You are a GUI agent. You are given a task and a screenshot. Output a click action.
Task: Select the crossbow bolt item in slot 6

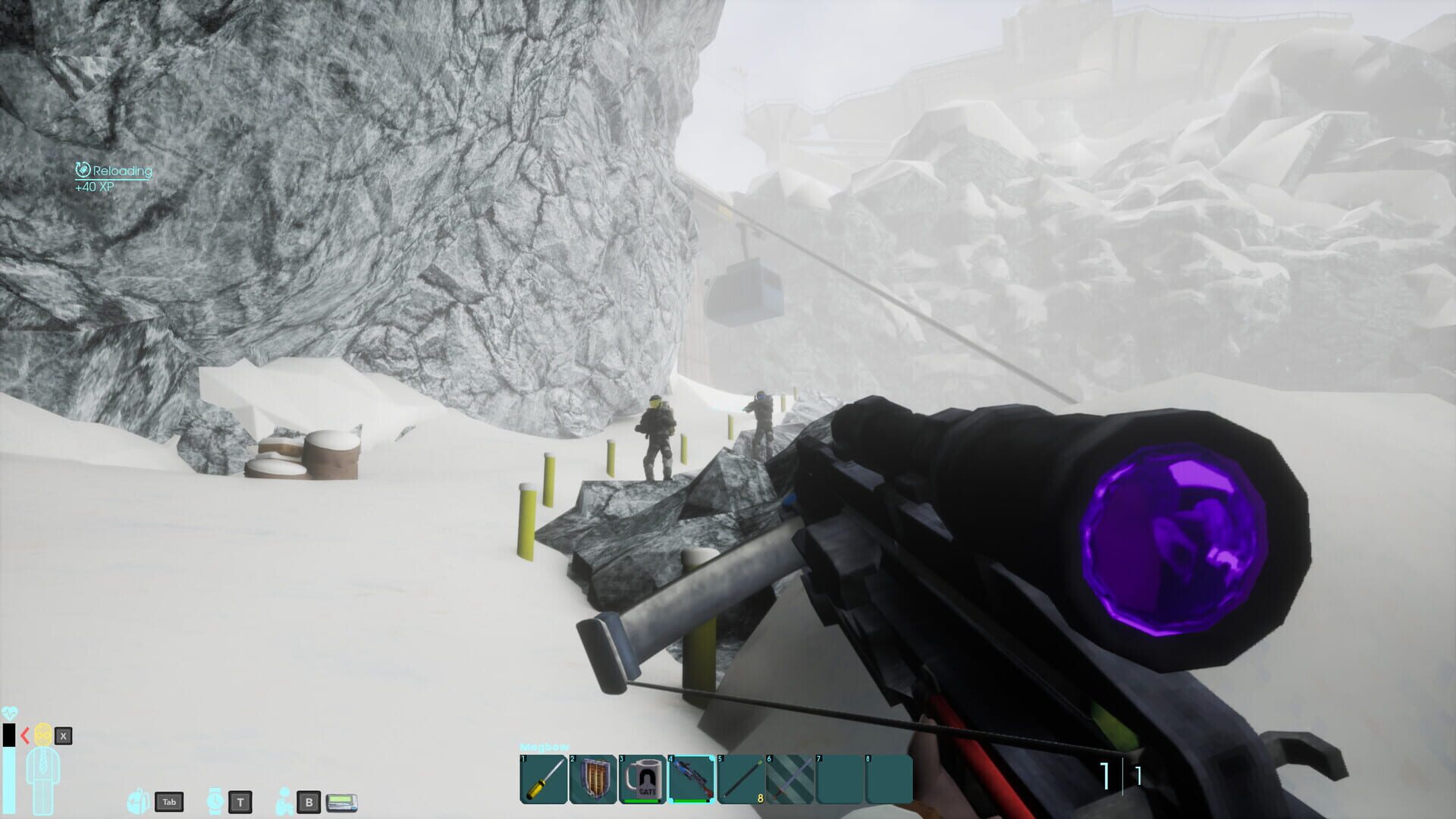pos(789,778)
